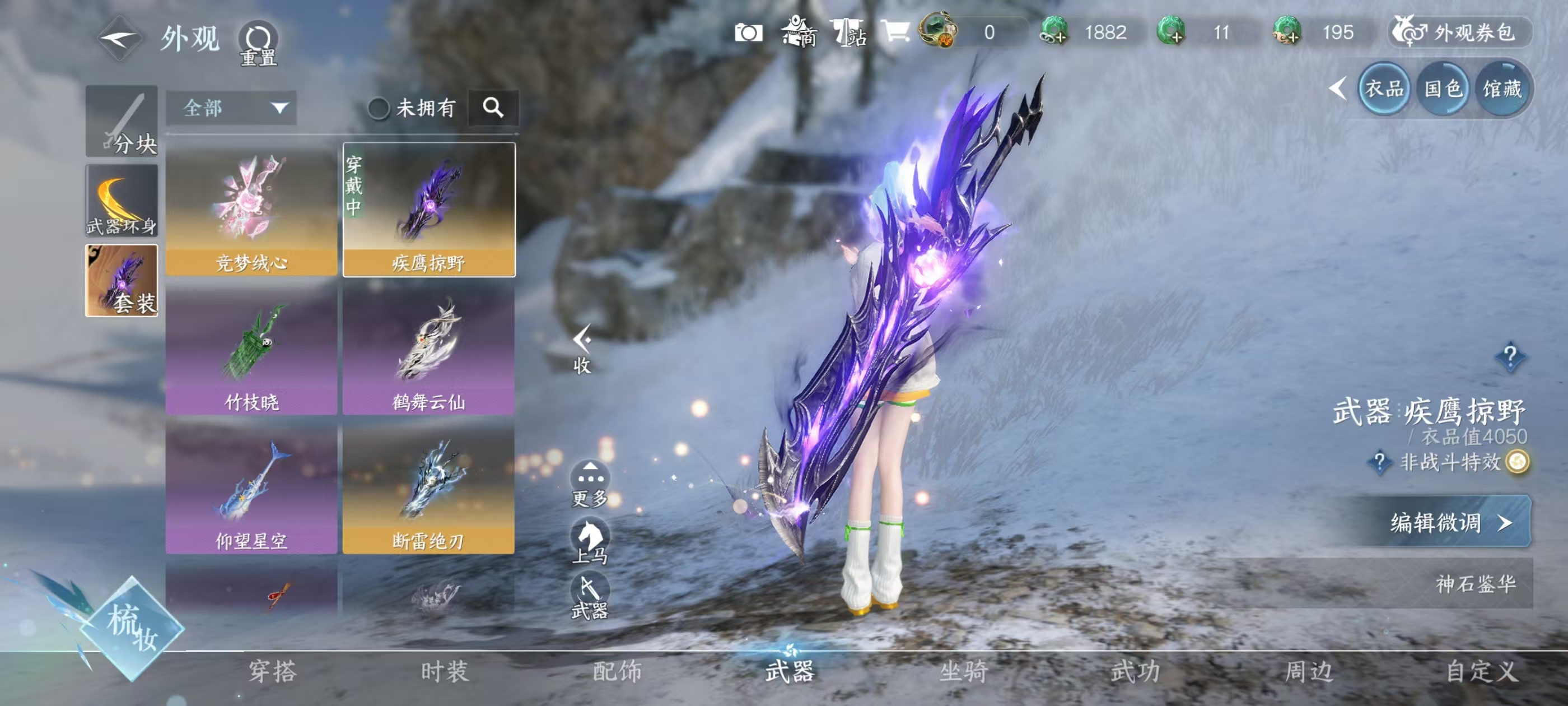This screenshot has height=706, width=1568.
Task: Switch to the 武器环身 category
Action: click(122, 201)
